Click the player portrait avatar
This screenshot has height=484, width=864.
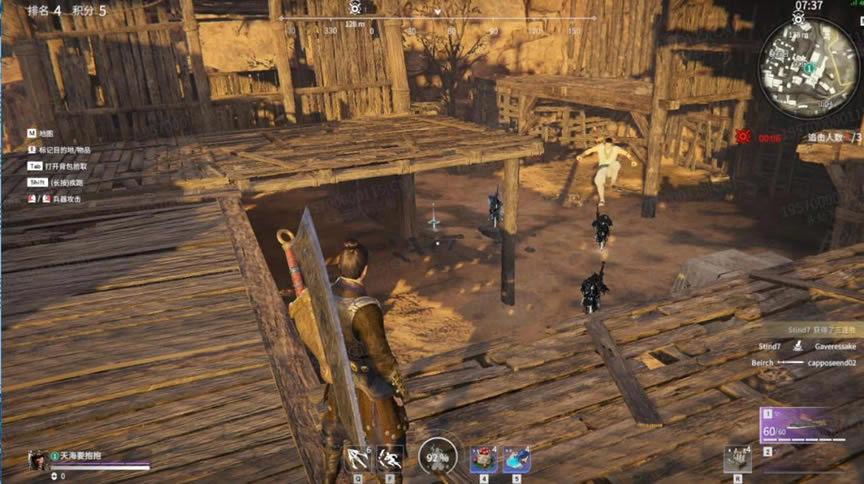pyautogui.click(x=37, y=459)
